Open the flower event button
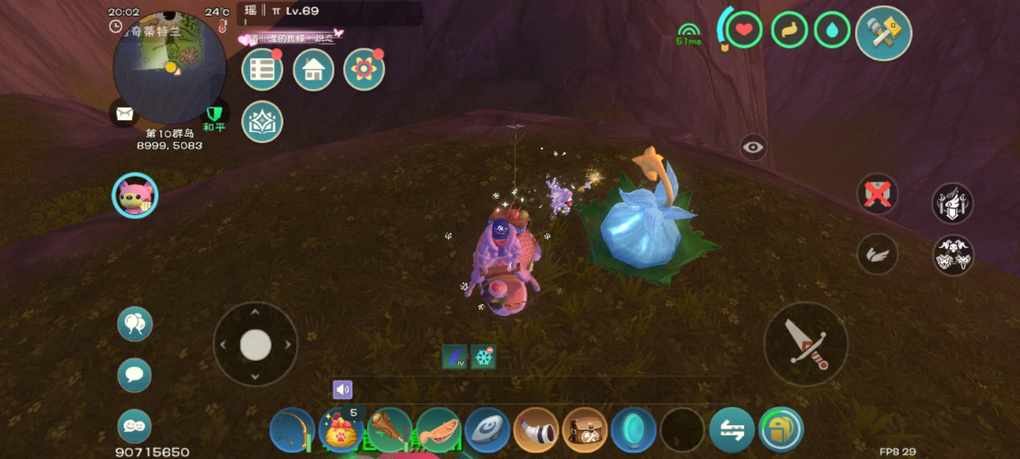Image resolution: width=1020 pixels, height=459 pixels. point(364,70)
